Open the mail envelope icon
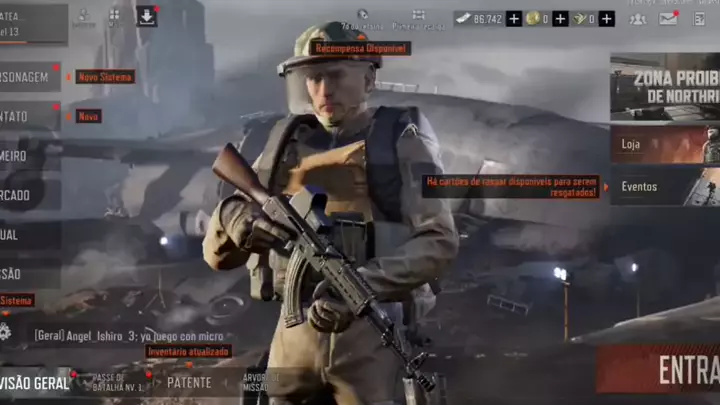The width and height of the screenshot is (720, 405). 667,18
